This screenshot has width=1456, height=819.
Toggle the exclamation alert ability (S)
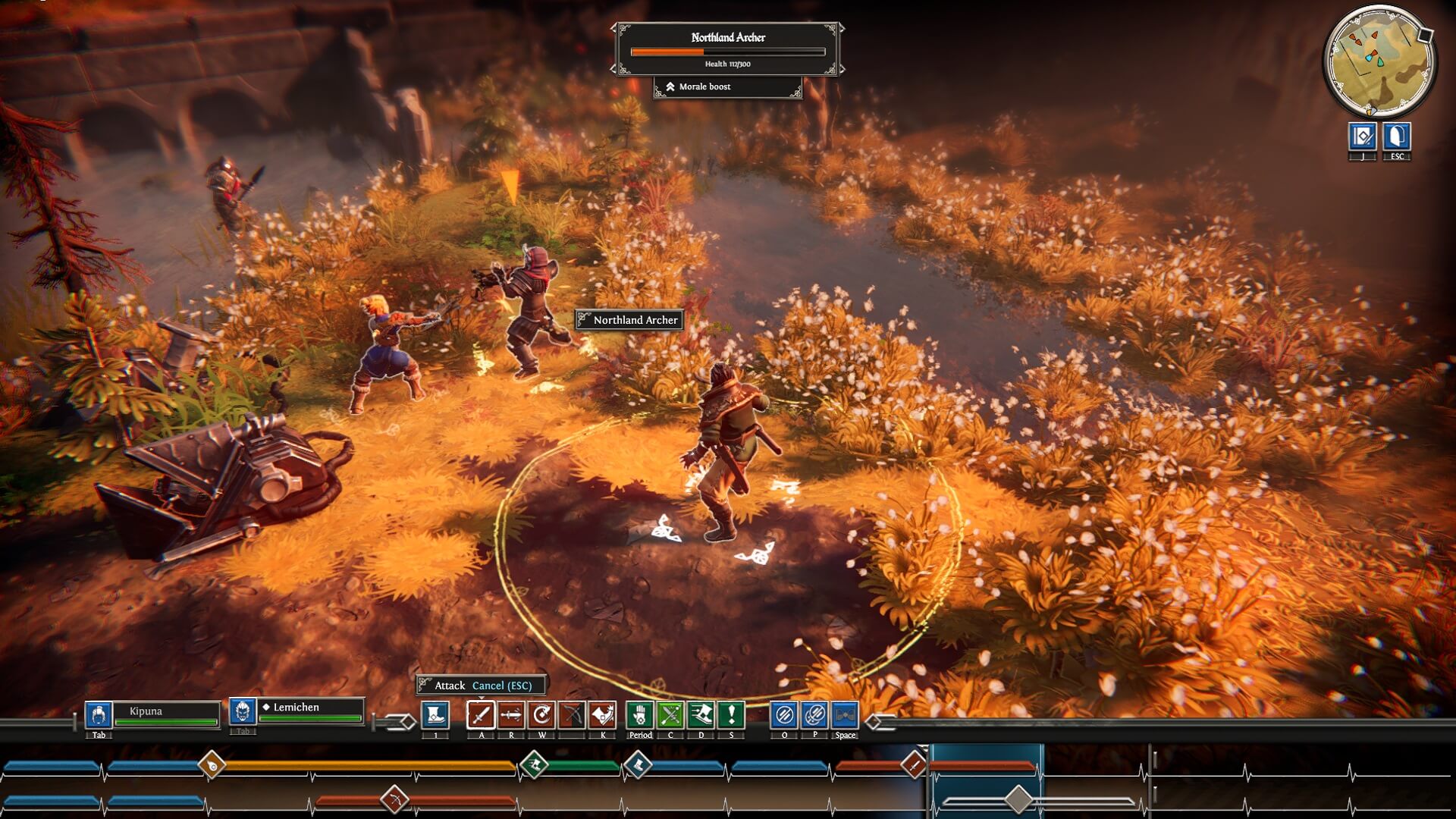731,716
